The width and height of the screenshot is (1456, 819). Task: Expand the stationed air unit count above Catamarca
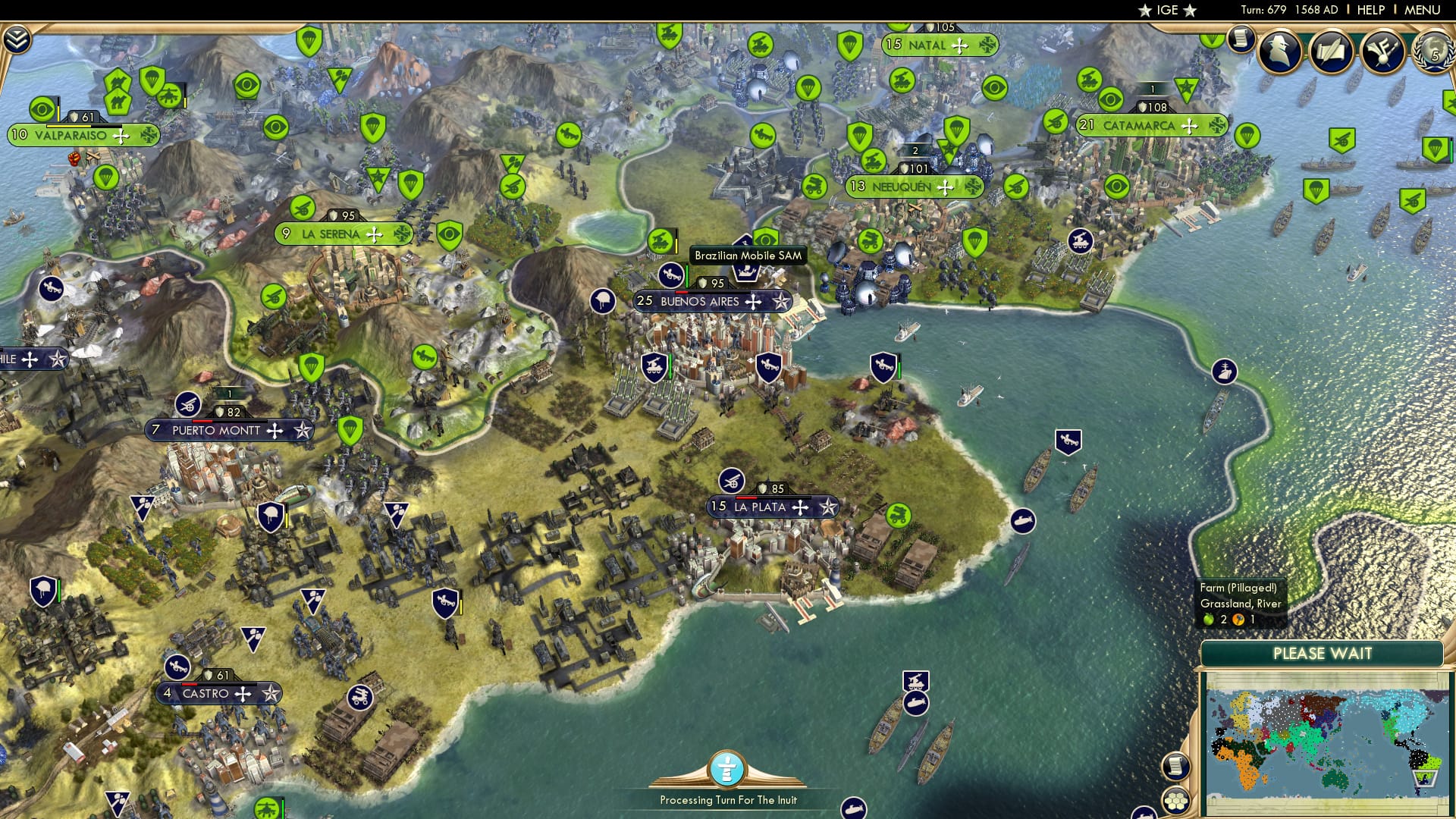coord(1152,89)
